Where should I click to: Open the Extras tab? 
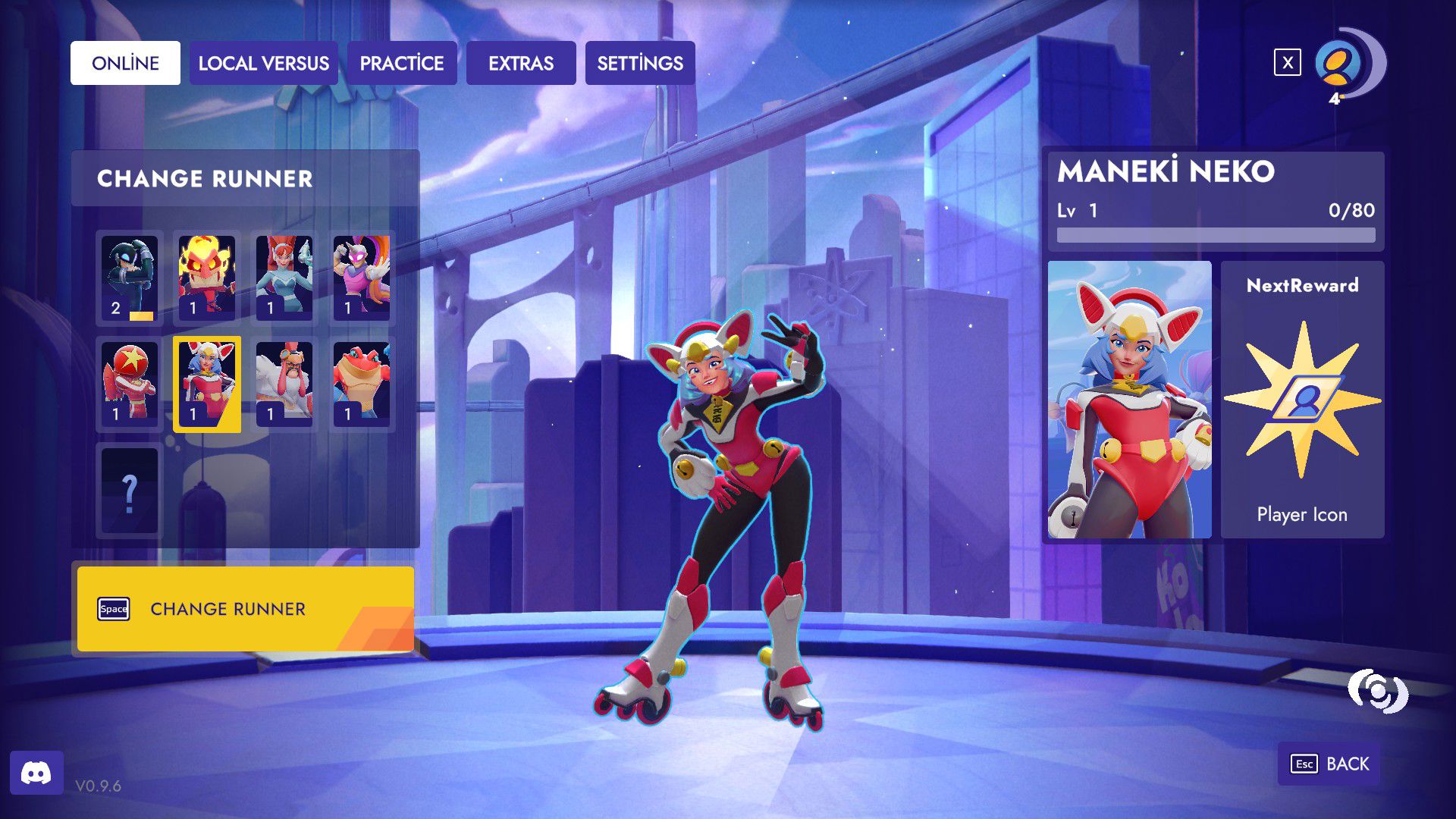(x=521, y=63)
